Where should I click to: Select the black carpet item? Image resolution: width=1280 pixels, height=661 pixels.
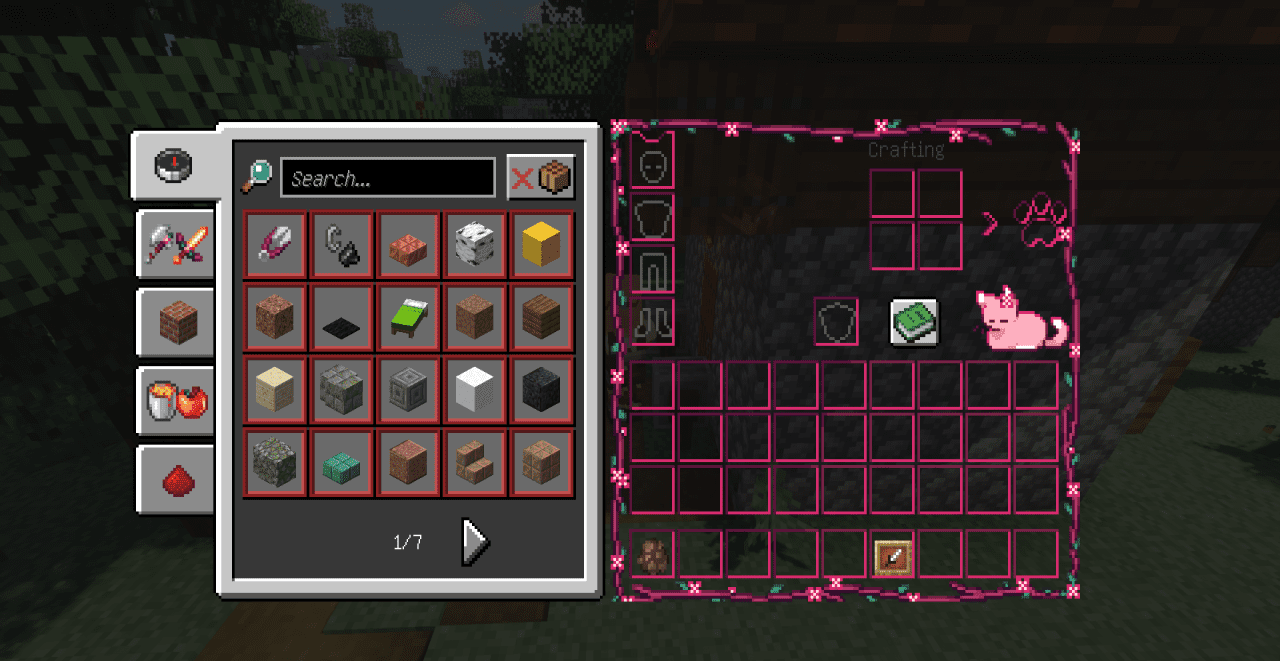pos(342,317)
